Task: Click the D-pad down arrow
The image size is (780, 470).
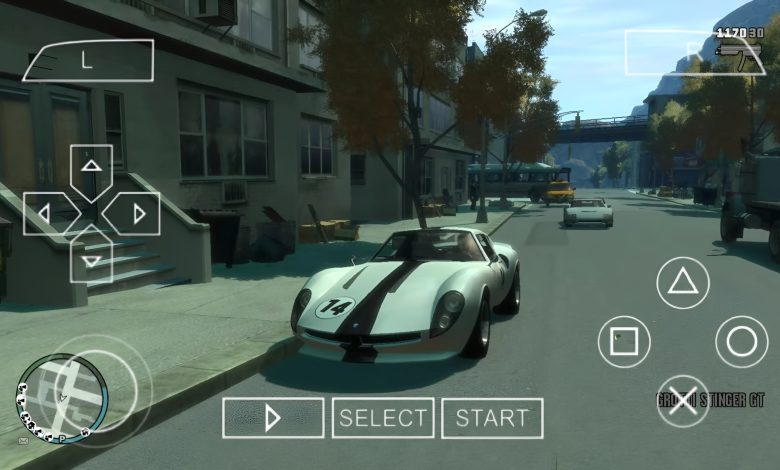Action: coord(91,260)
